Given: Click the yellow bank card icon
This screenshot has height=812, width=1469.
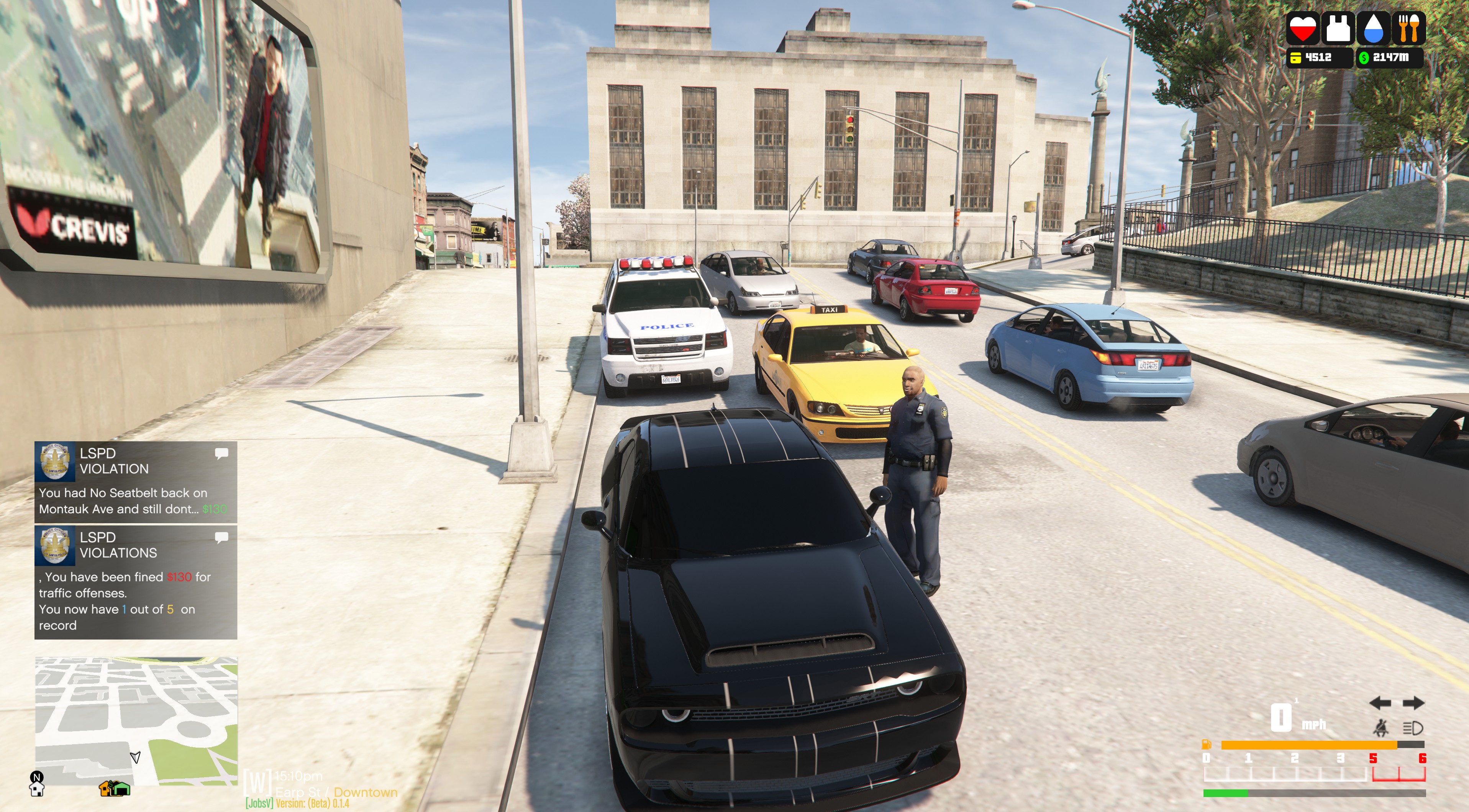Looking at the screenshot, I should point(1296,57).
